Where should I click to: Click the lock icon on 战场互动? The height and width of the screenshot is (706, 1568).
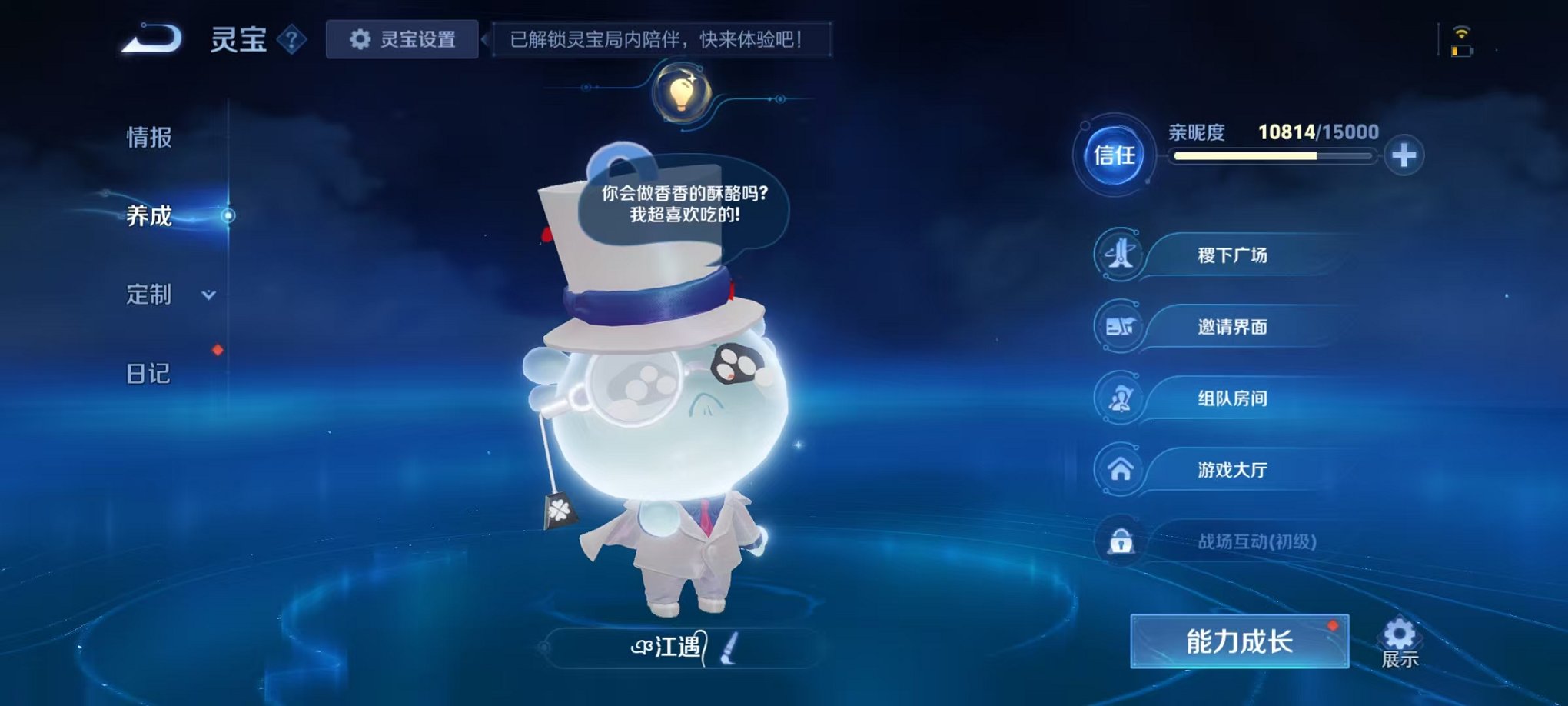[1122, 540]
